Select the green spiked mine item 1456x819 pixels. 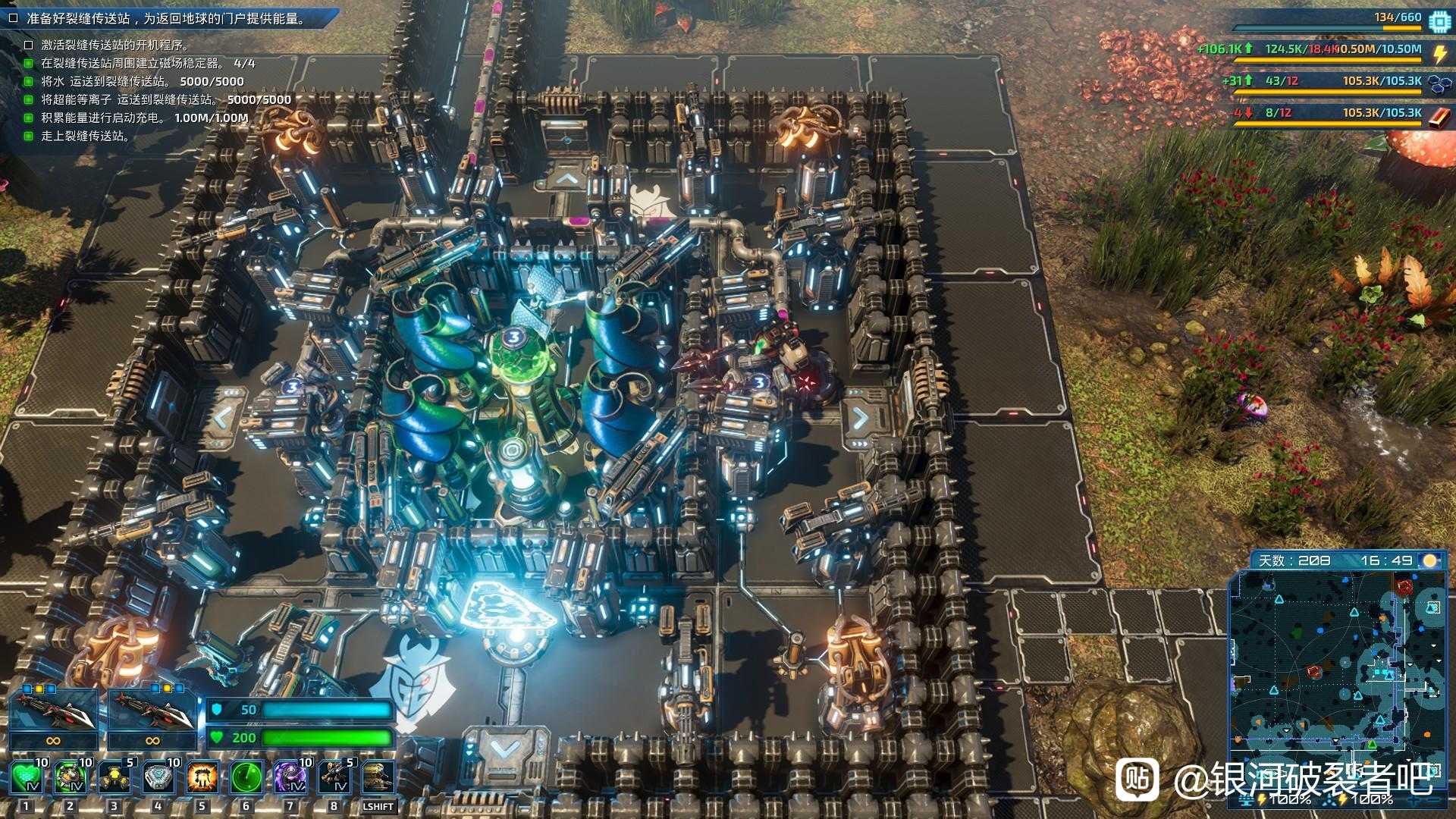tap(71, 777)
